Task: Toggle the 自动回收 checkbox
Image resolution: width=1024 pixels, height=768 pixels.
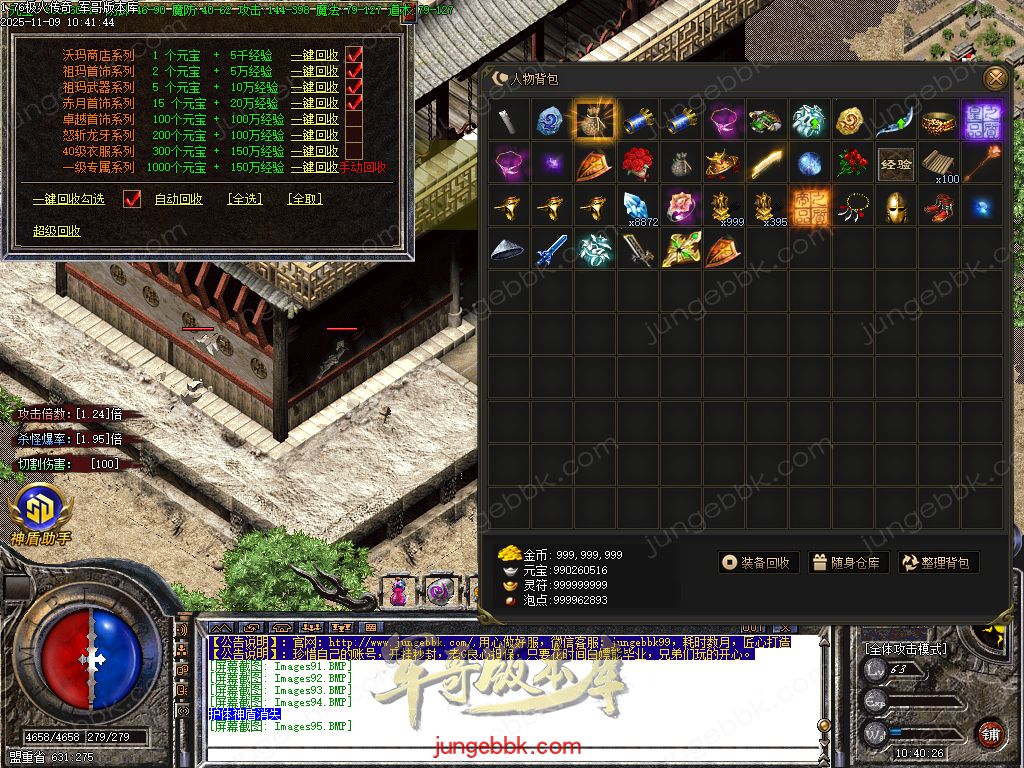Action: (132, 199)
